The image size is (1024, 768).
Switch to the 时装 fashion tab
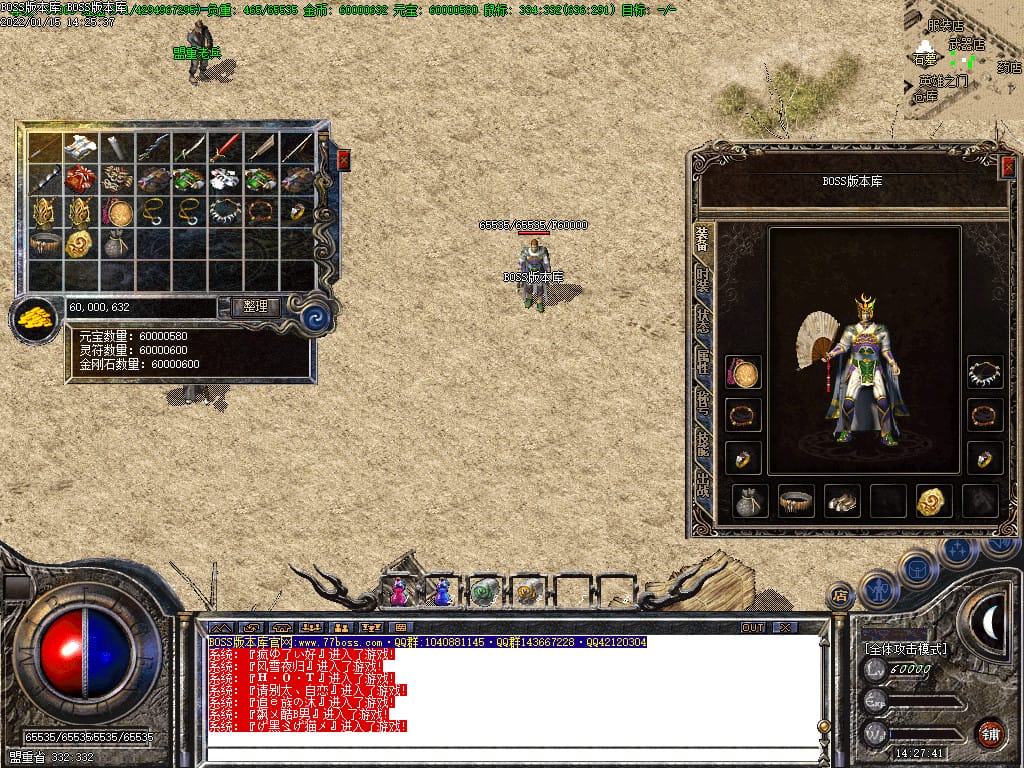704,280
